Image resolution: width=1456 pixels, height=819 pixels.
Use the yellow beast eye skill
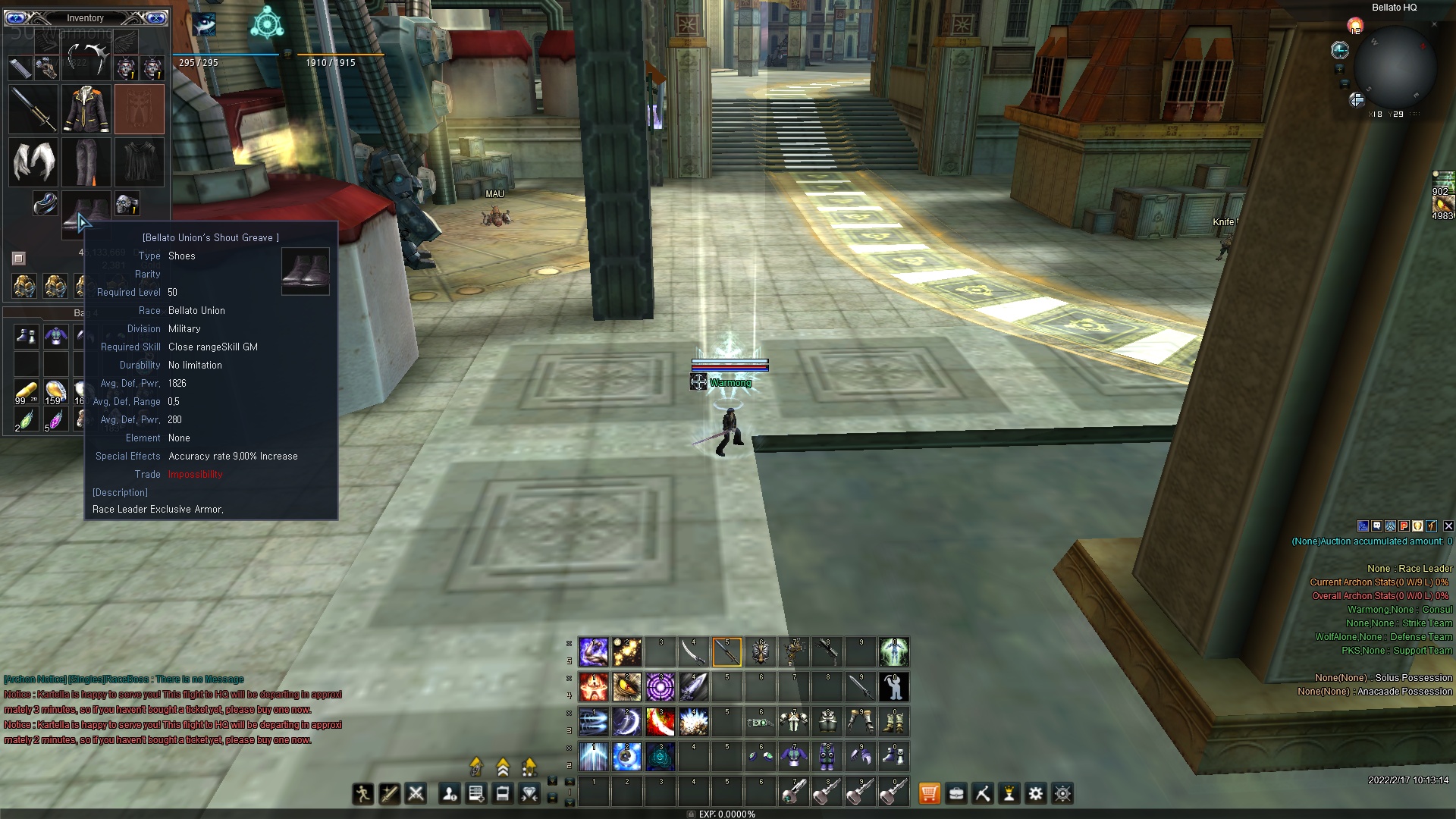click(627, 687)
